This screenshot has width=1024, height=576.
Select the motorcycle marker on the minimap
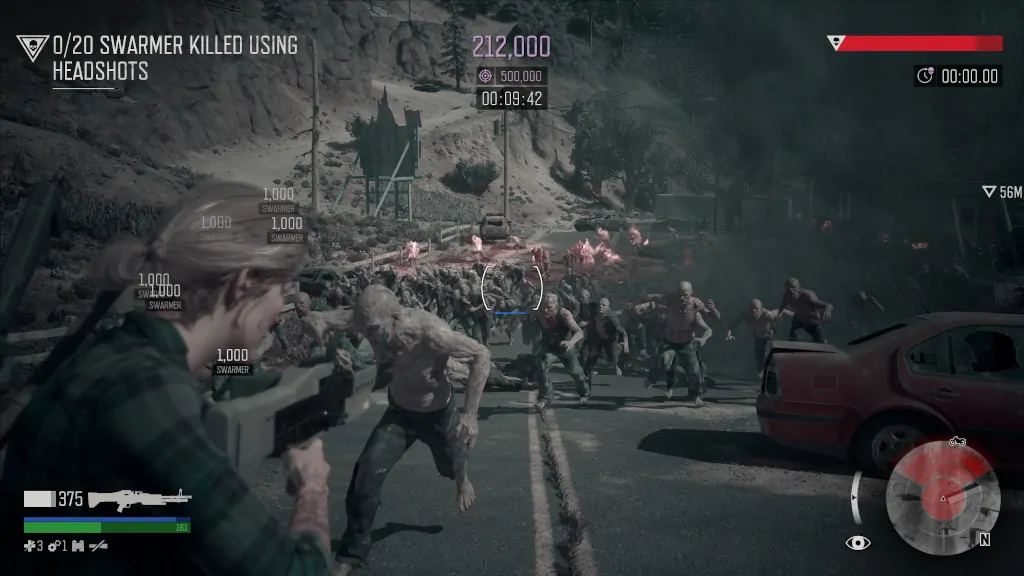click(x=956, y=441)
